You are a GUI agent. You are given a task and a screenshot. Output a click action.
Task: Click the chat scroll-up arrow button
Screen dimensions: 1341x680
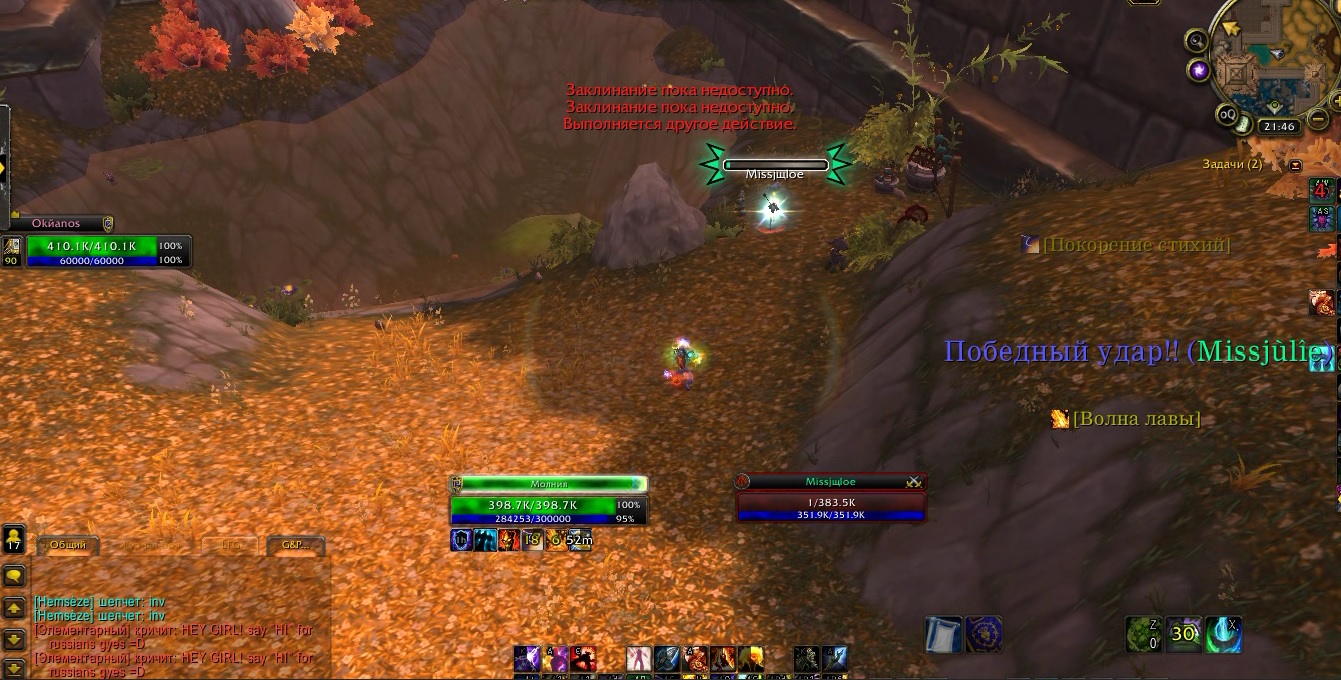point(14,608)
